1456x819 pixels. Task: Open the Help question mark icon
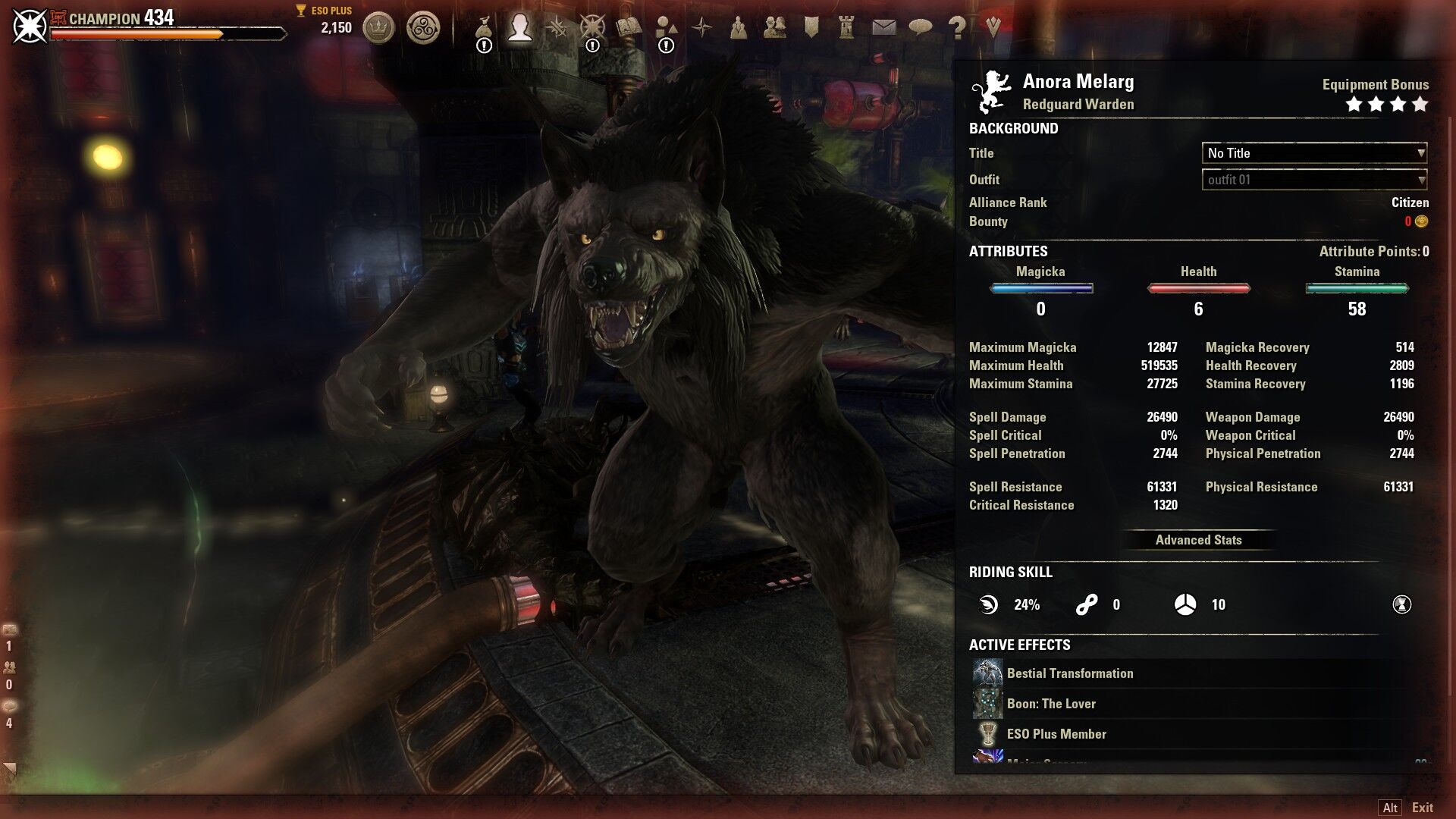(956, 28)
